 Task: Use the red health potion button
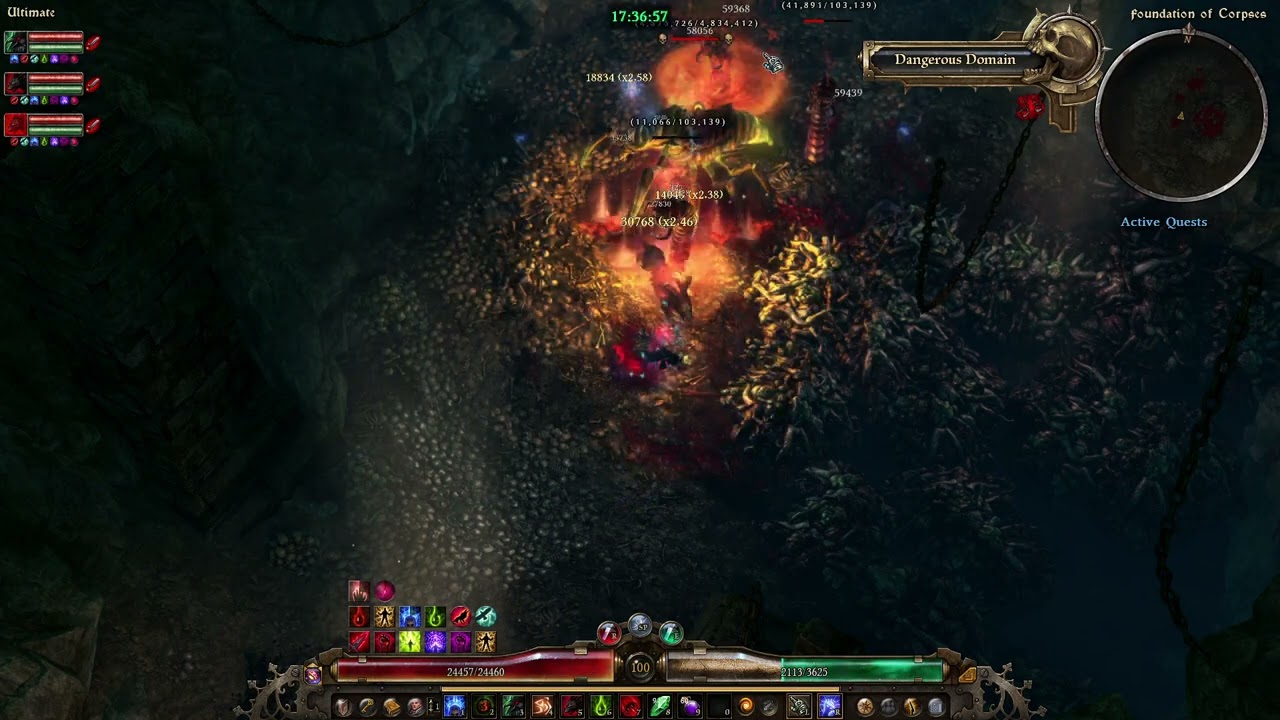pos(608,633)
